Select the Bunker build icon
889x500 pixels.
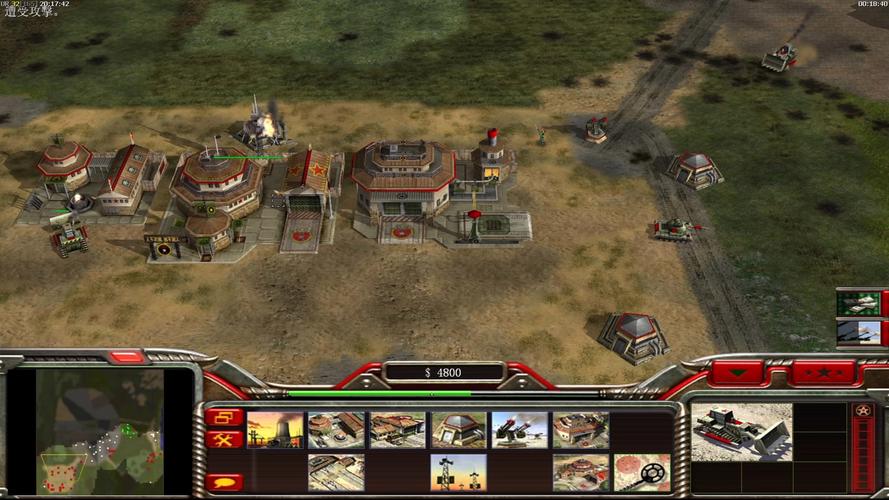[458, 430]
